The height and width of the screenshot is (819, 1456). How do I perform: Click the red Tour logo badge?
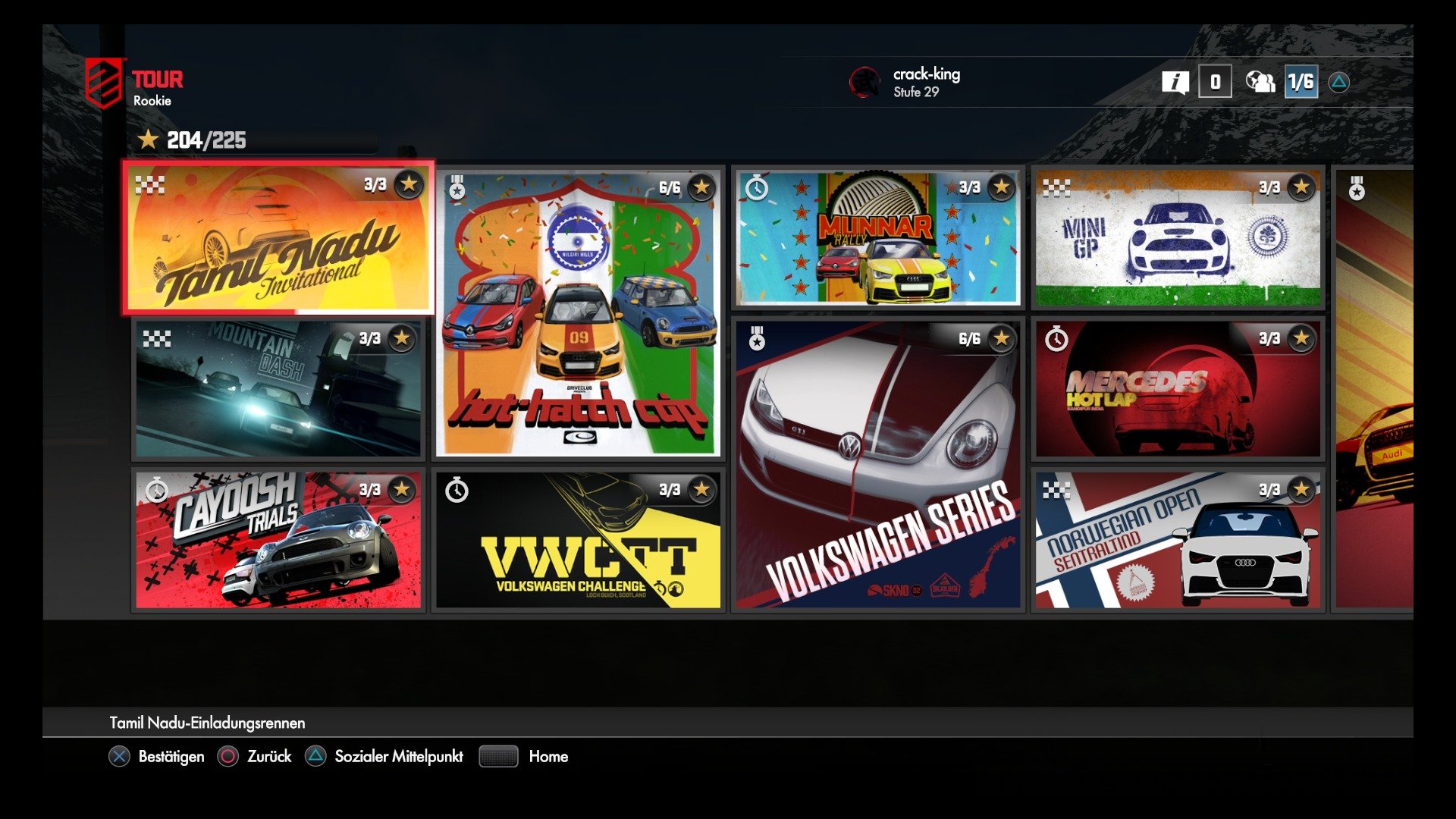tap(102, 83)
